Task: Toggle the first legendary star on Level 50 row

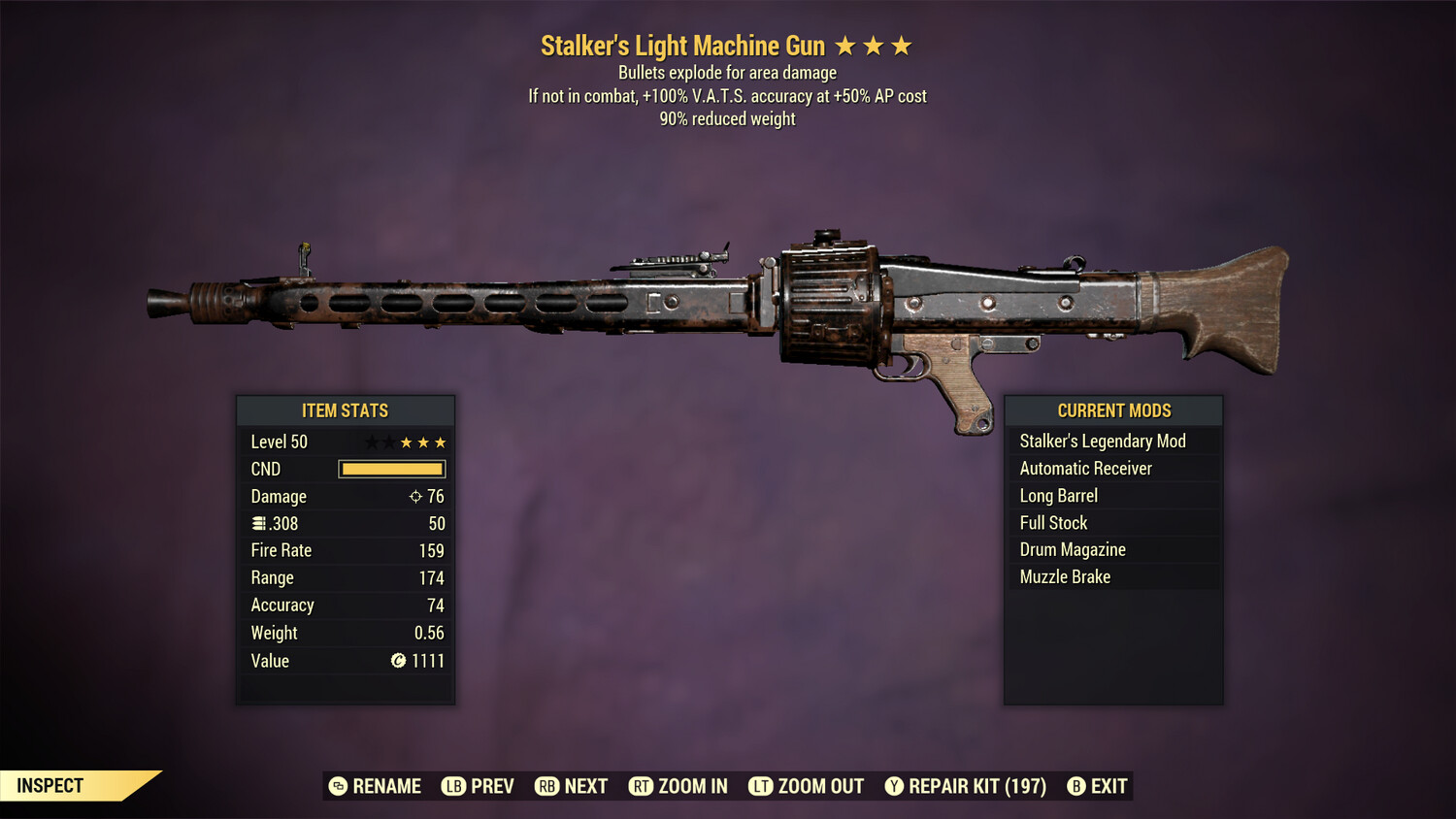Action: [x=371, y=442]
